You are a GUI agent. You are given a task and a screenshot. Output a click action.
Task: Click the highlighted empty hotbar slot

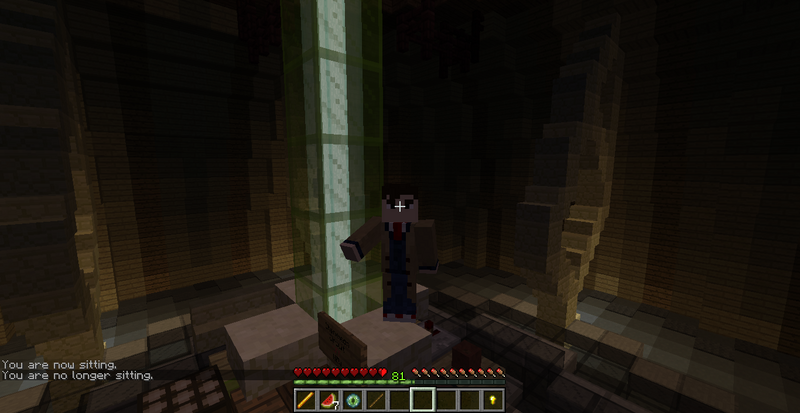[421, 400]
